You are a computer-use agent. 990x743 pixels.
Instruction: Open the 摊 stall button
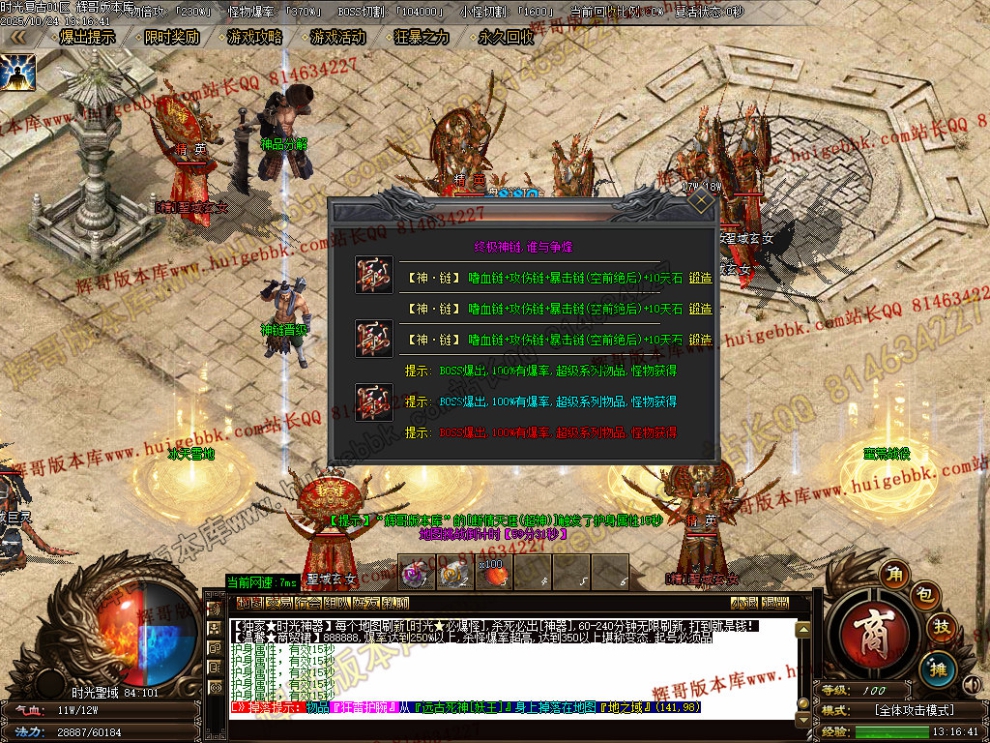(x=938, y=667)
